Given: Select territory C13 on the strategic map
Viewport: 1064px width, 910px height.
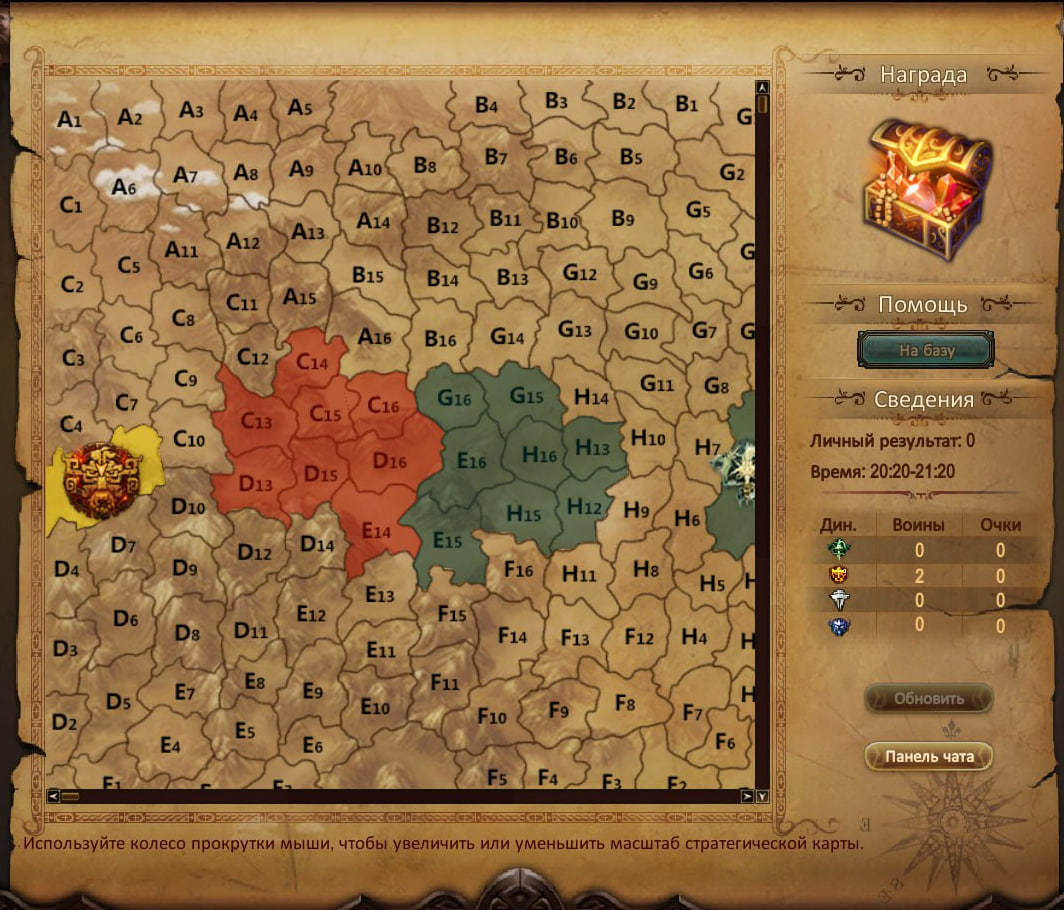Looking at the screenshot, I should pyautogui.click(x=256, y=422).
